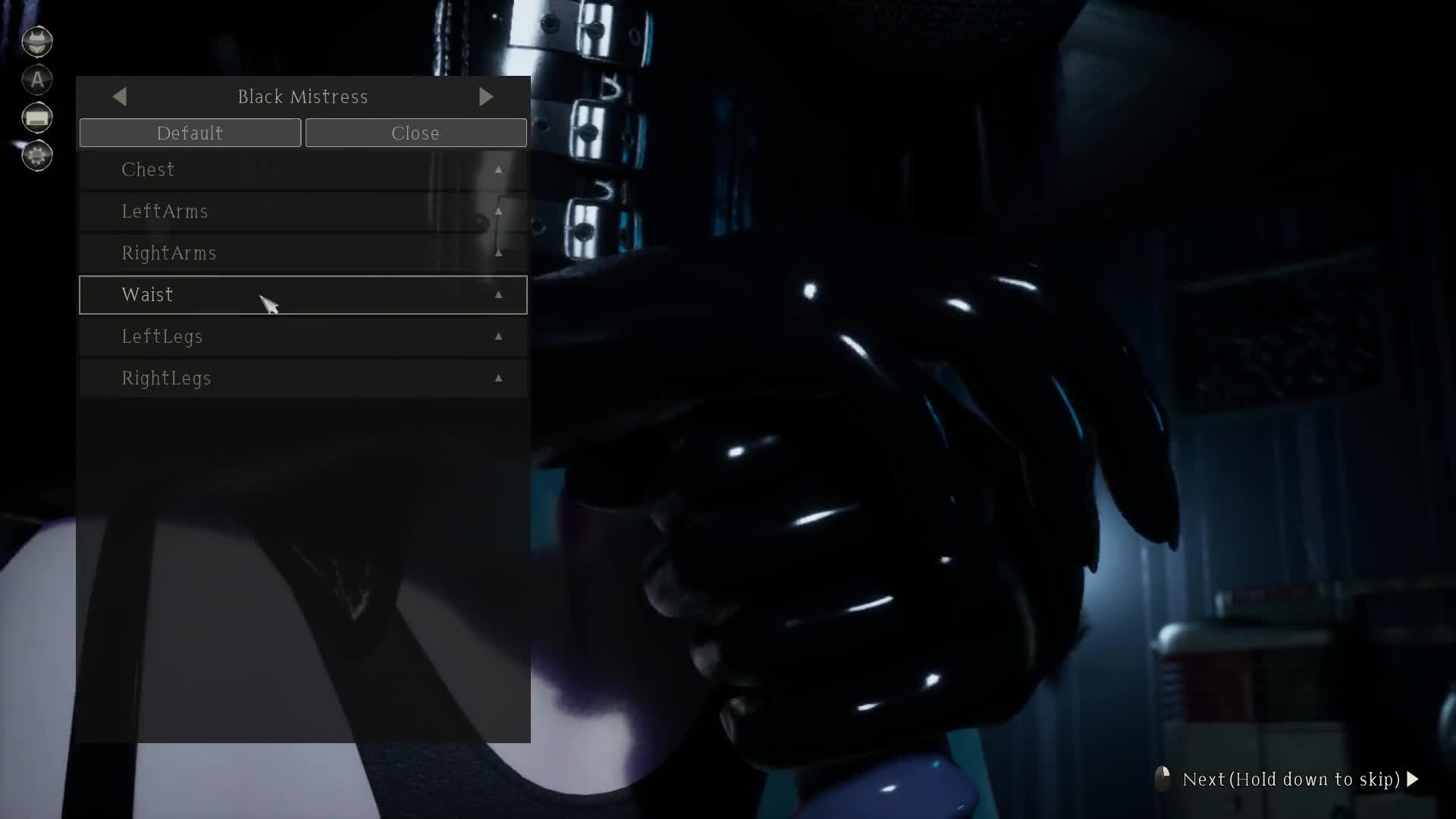Click the Default button
The width and height of the screenshot is (1456, 819).
190,133
